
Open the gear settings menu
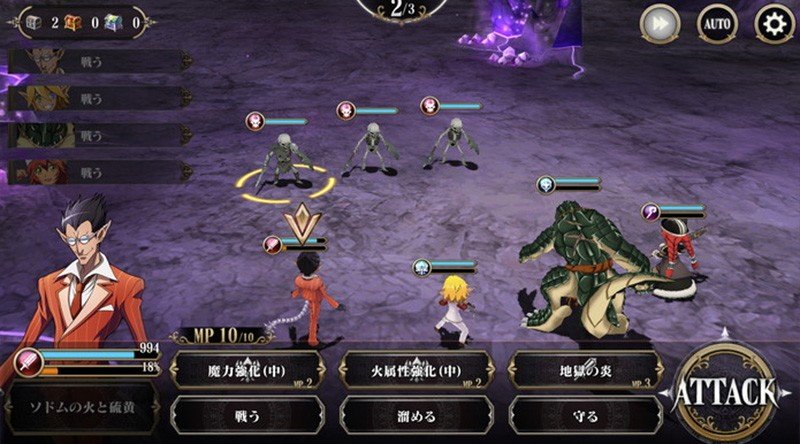tap(774, 24)
